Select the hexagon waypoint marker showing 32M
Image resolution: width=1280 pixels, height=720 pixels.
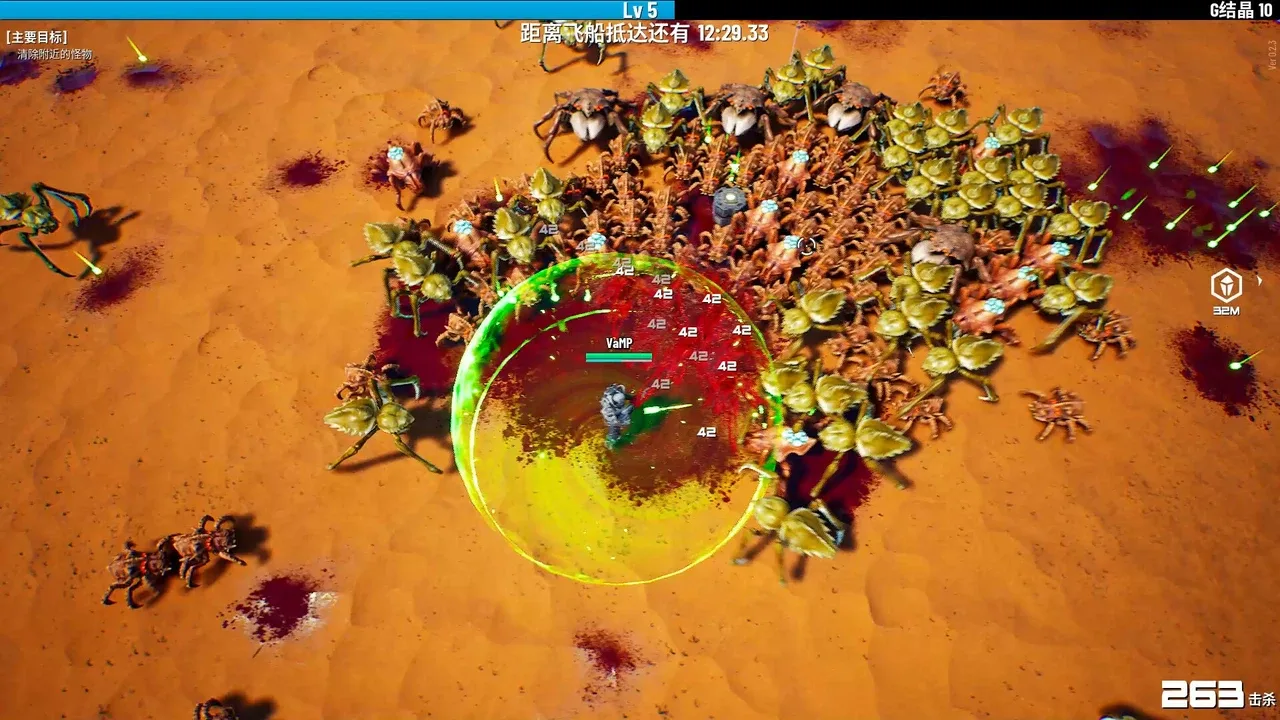pos(1226,287)
